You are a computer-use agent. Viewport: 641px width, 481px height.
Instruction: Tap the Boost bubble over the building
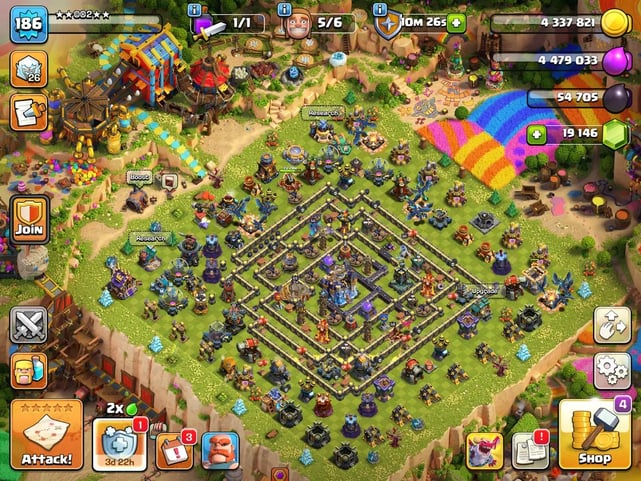pos(138,178)
